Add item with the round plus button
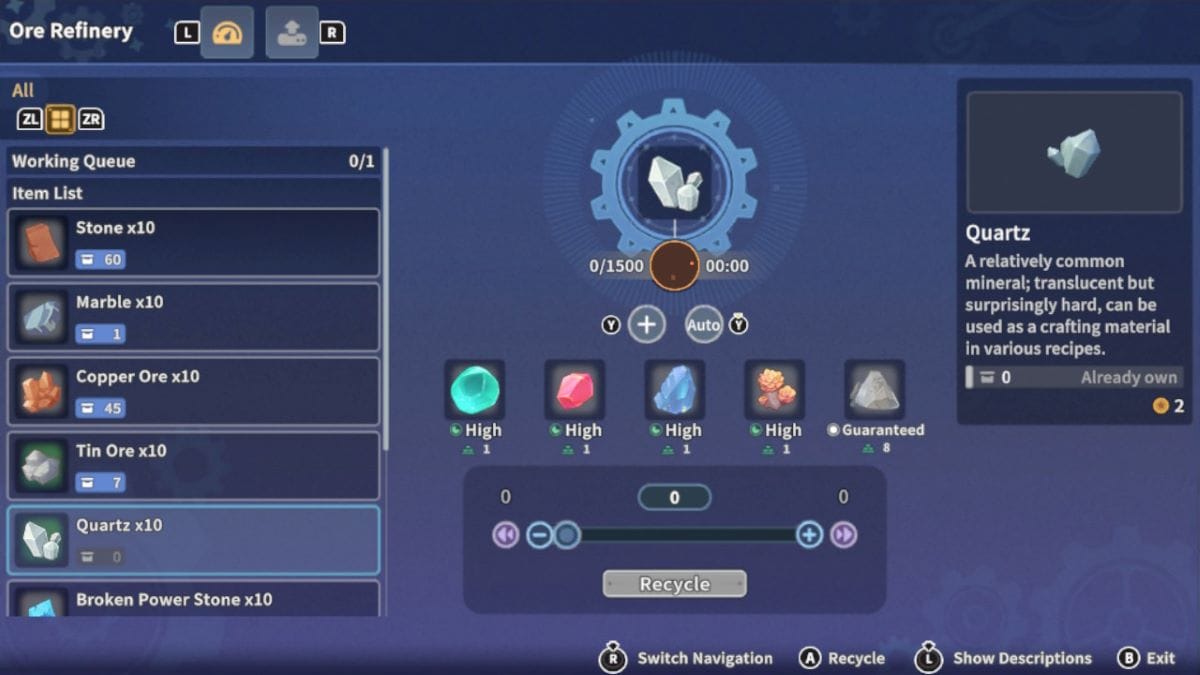The width and height of the screenshot is (1200, 675). 647,324
